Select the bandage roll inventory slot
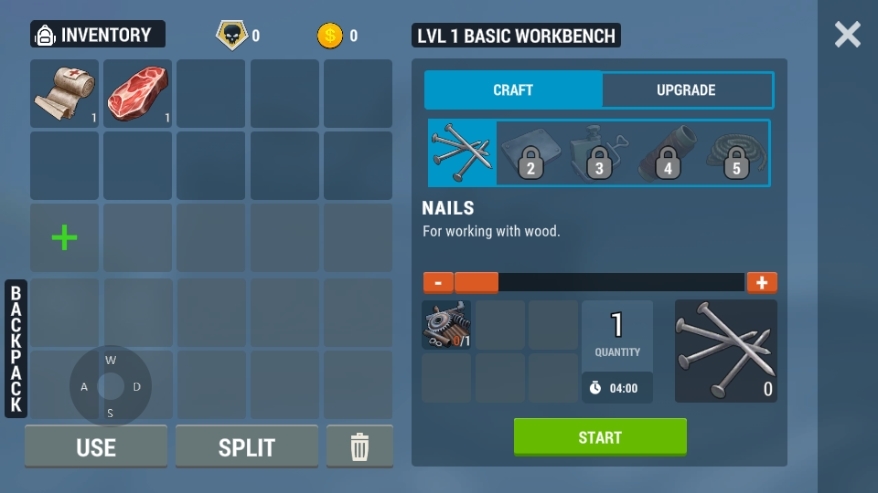This screenshot has width=878, height=493. point(64,93)
